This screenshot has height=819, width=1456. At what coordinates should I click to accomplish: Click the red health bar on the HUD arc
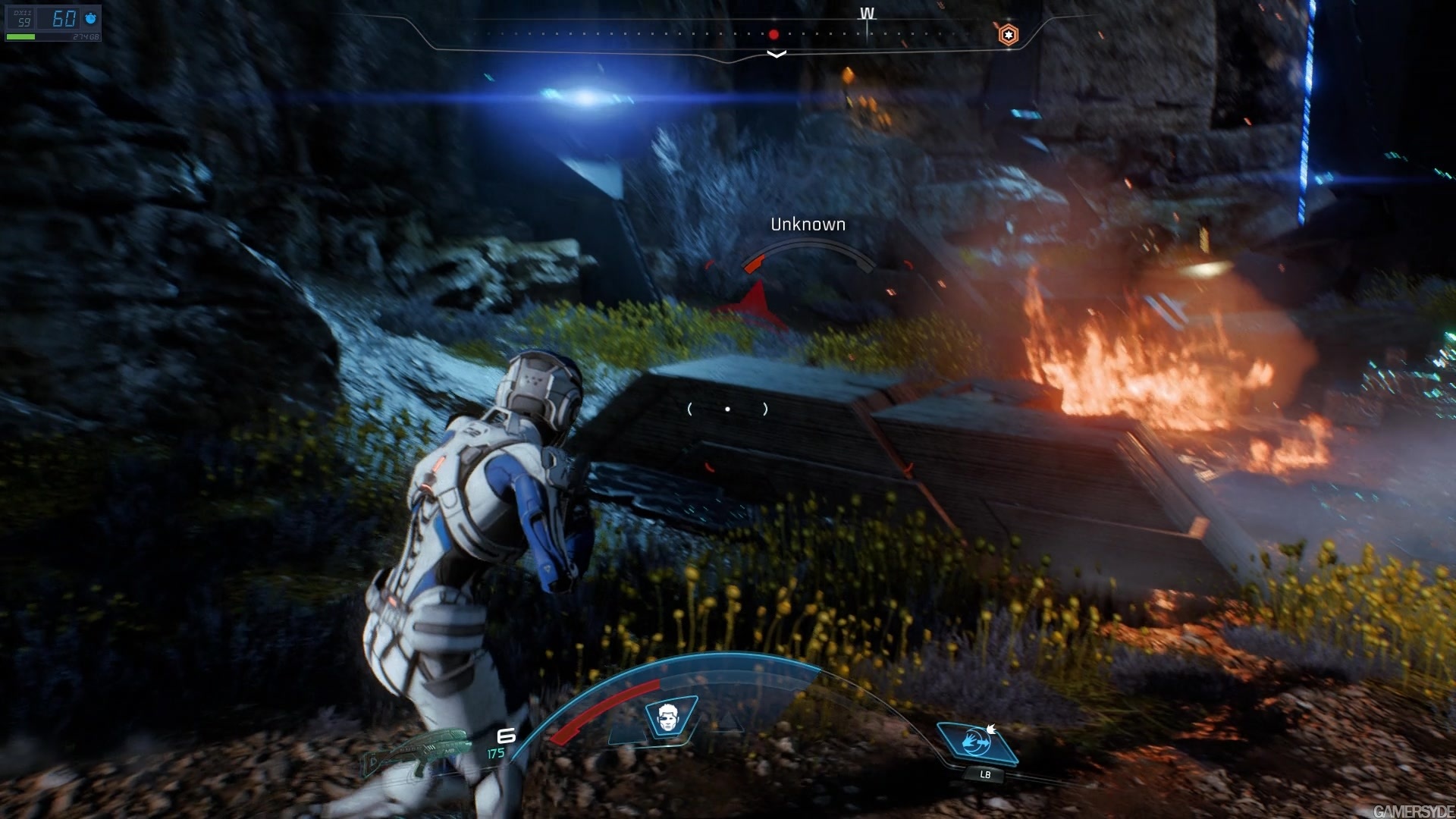coord(599,713)
